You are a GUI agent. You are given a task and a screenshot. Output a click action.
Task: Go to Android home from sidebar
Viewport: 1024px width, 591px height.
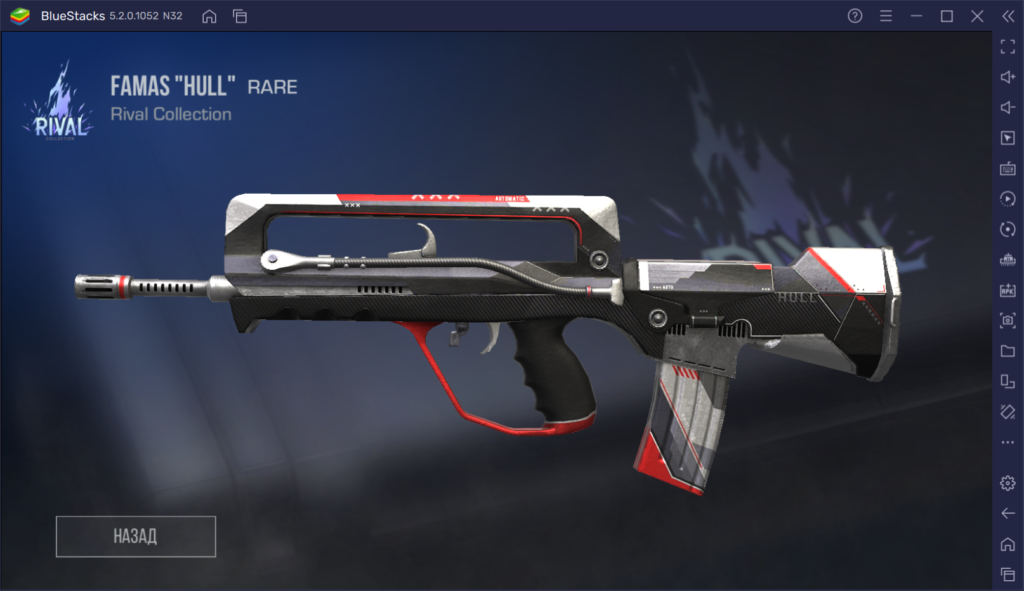pyautogui.click(x=1007, y=544)
